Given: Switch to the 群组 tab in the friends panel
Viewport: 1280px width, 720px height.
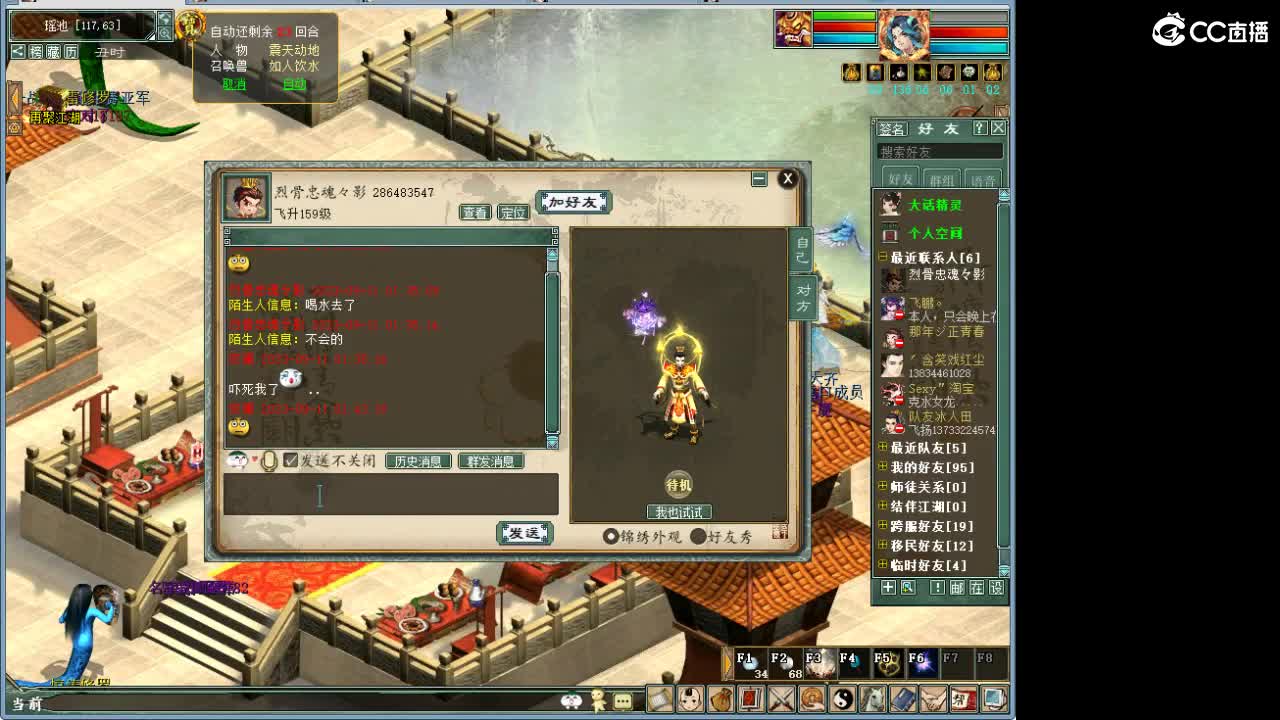Looking at the screenshot, I should tap(940, 178).
